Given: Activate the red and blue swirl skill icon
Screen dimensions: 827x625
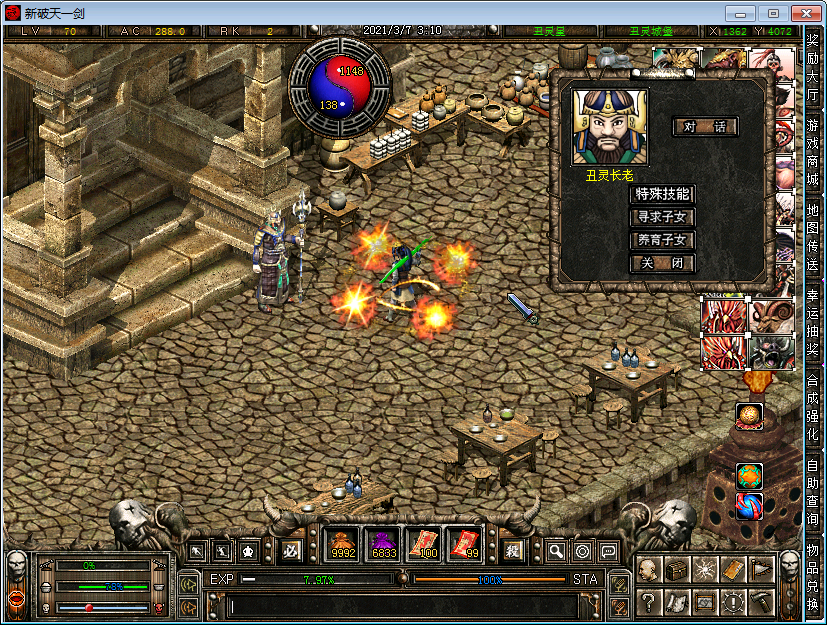Looking at the screenshot, I should coord(750,505).
